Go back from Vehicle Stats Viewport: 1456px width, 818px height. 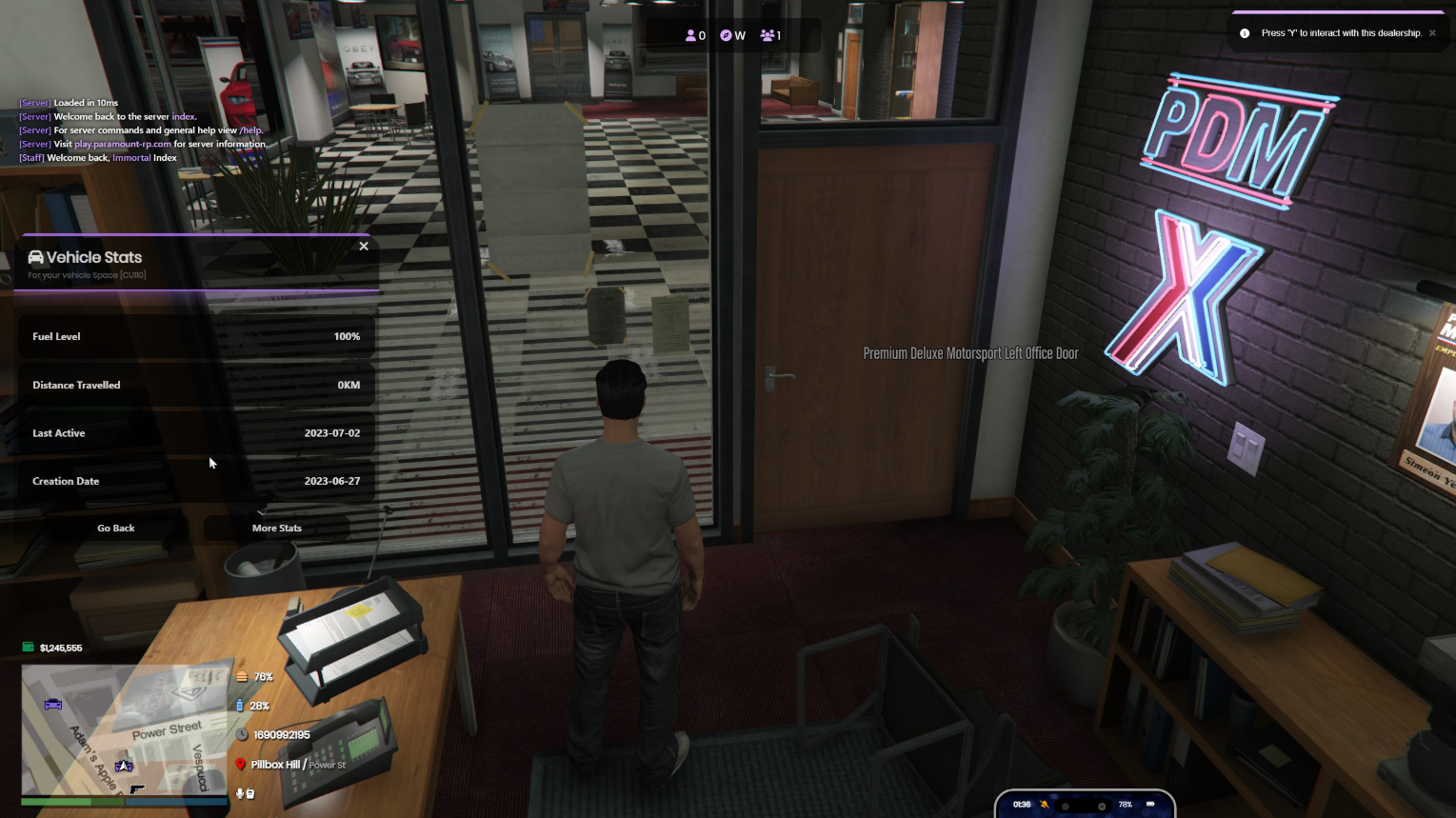click(116, 528)
